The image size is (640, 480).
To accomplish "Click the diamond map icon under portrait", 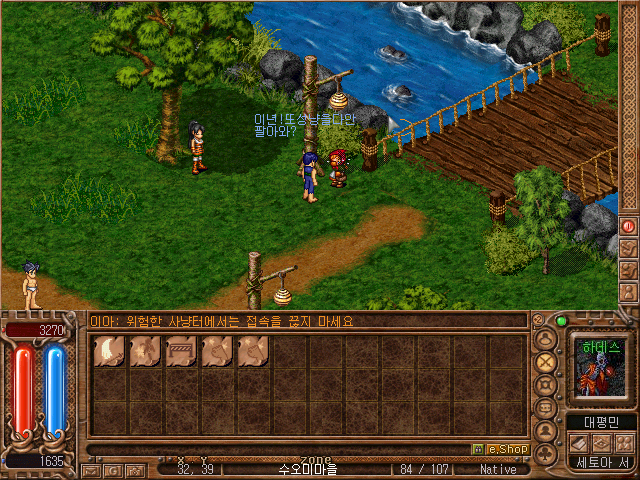I will pyautogui.click(x=602, y=442).
